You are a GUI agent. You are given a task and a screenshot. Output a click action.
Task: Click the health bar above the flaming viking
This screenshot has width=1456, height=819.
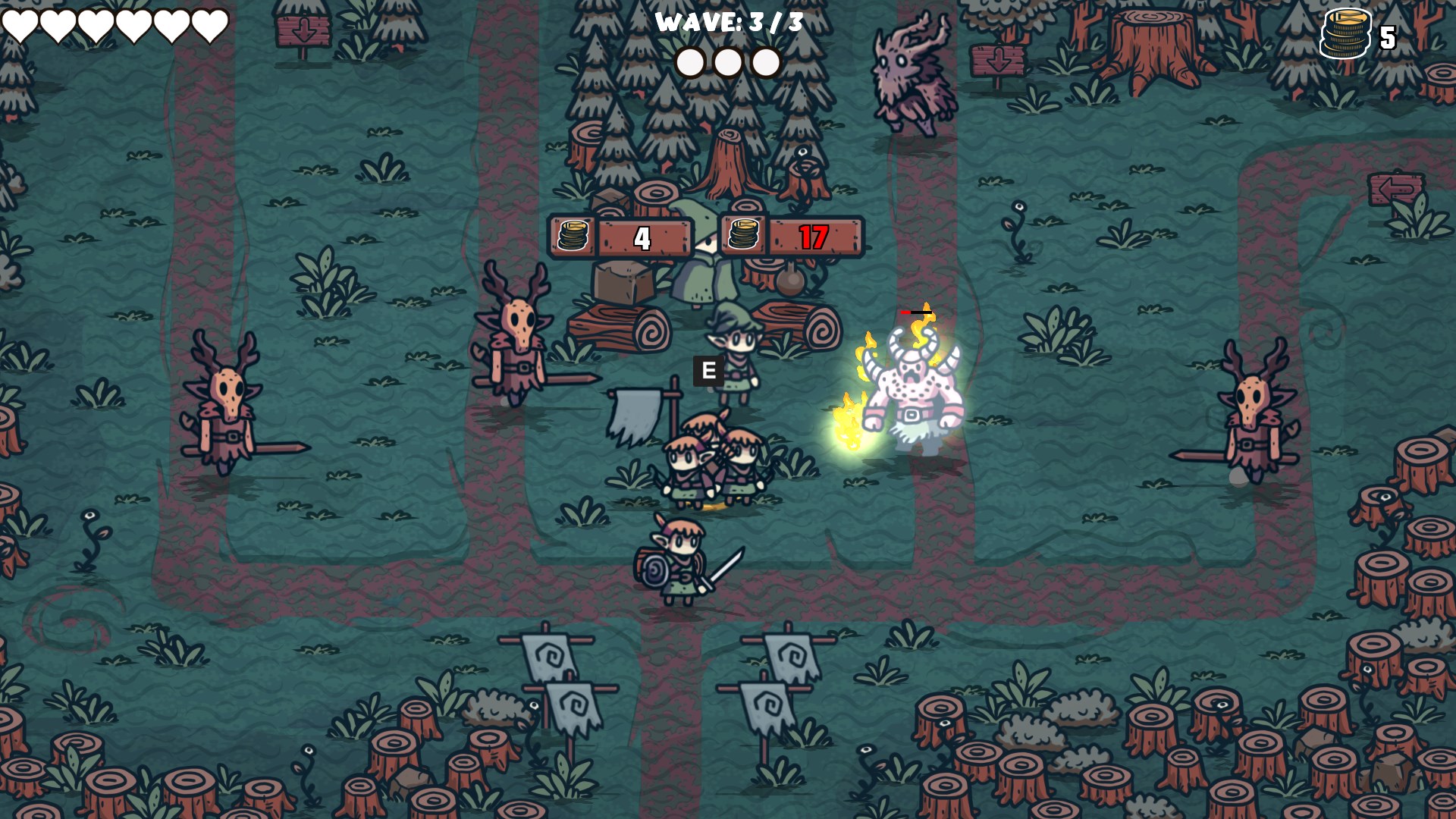(916, 312)
